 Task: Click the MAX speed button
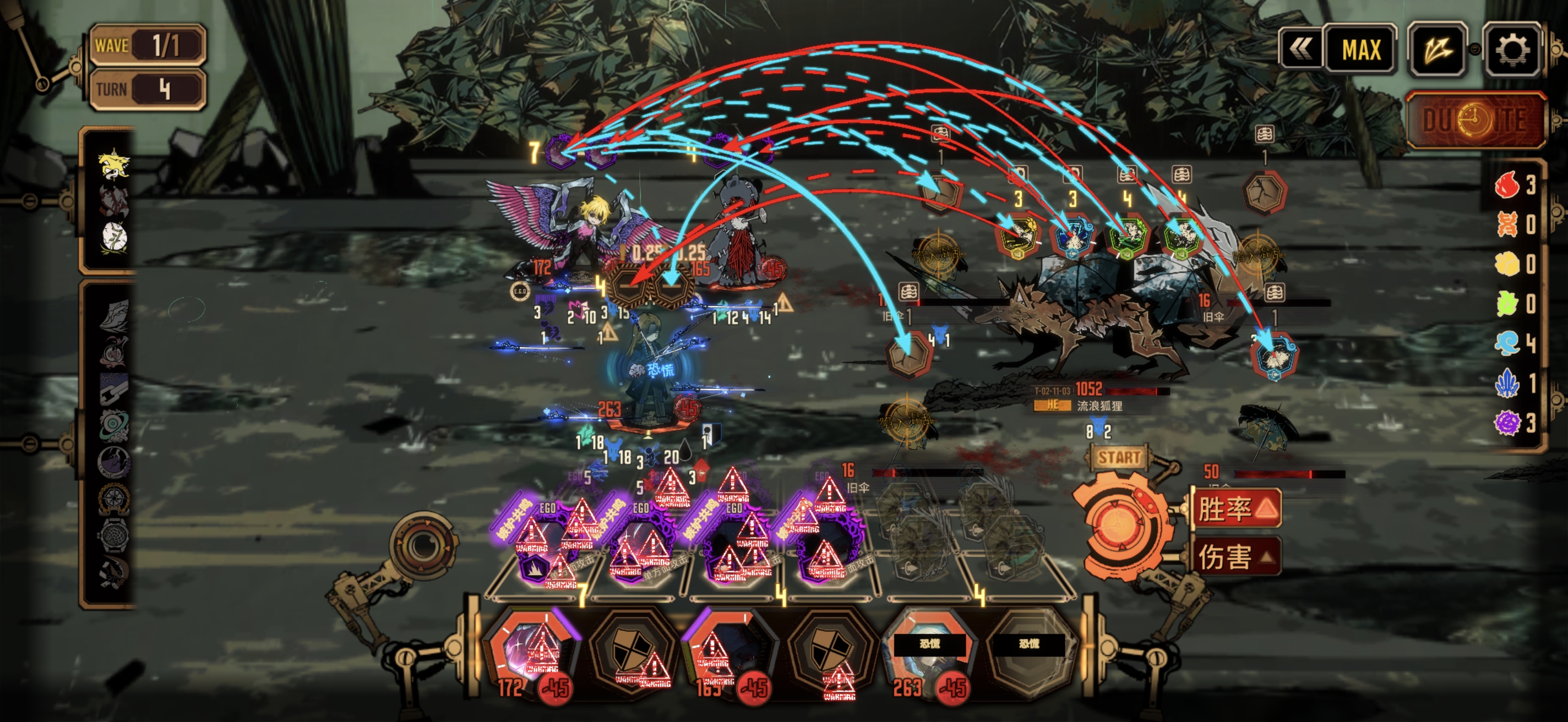1360,50
